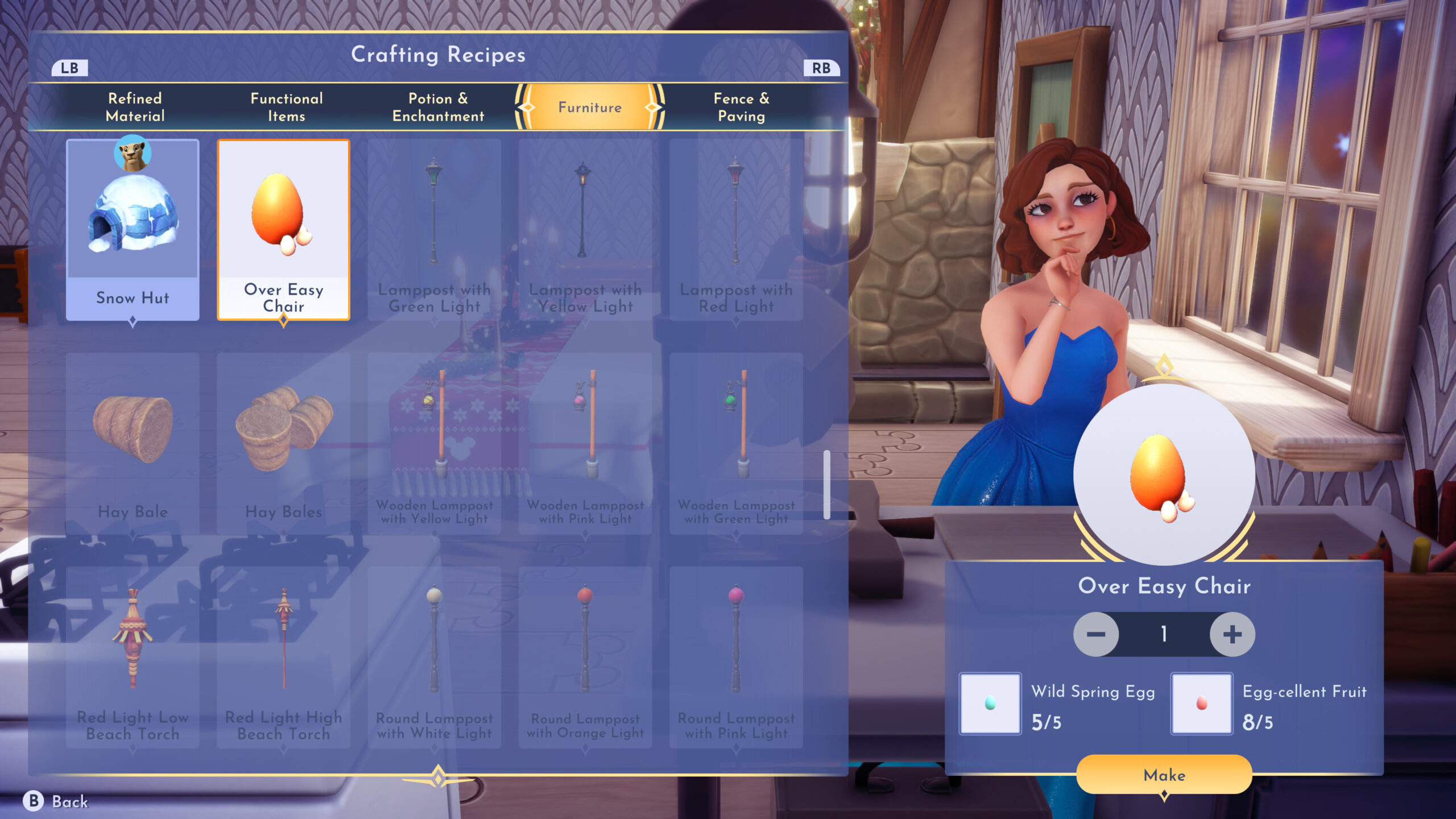This screenshot has height=819, width=1456.
Task: Pick the Red Light Low Beach Torch
Action: (133, 657)
